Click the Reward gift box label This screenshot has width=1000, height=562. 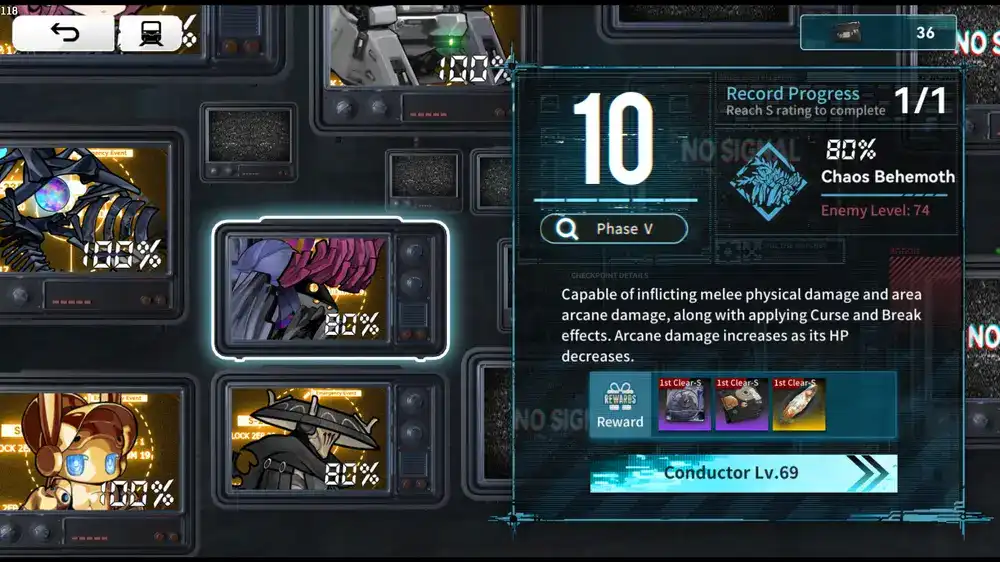(620, 404)
